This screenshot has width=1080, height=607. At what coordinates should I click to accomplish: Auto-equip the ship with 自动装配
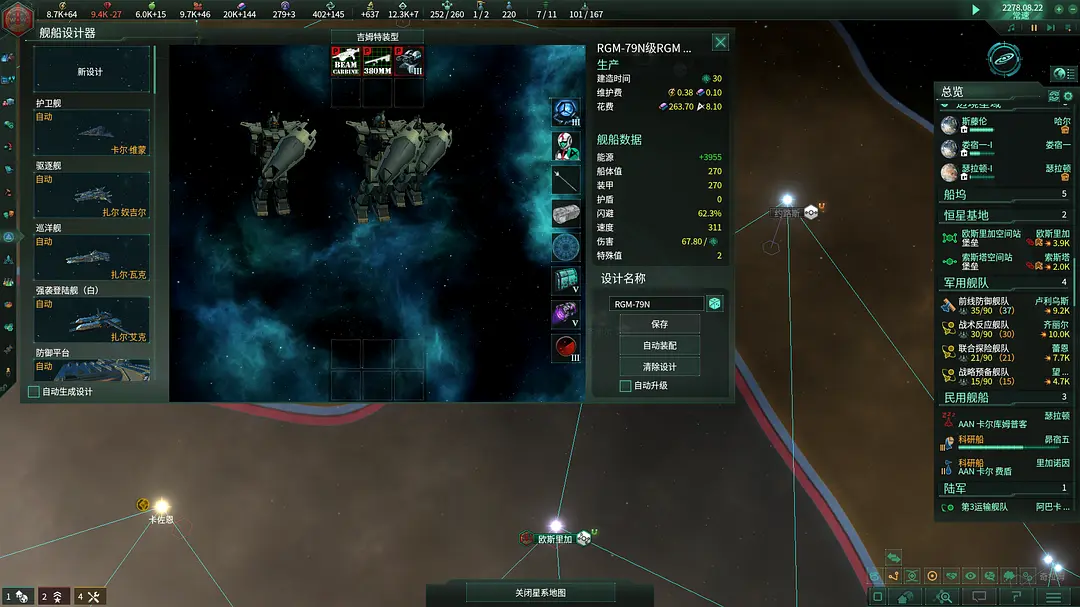coord(659,345)
